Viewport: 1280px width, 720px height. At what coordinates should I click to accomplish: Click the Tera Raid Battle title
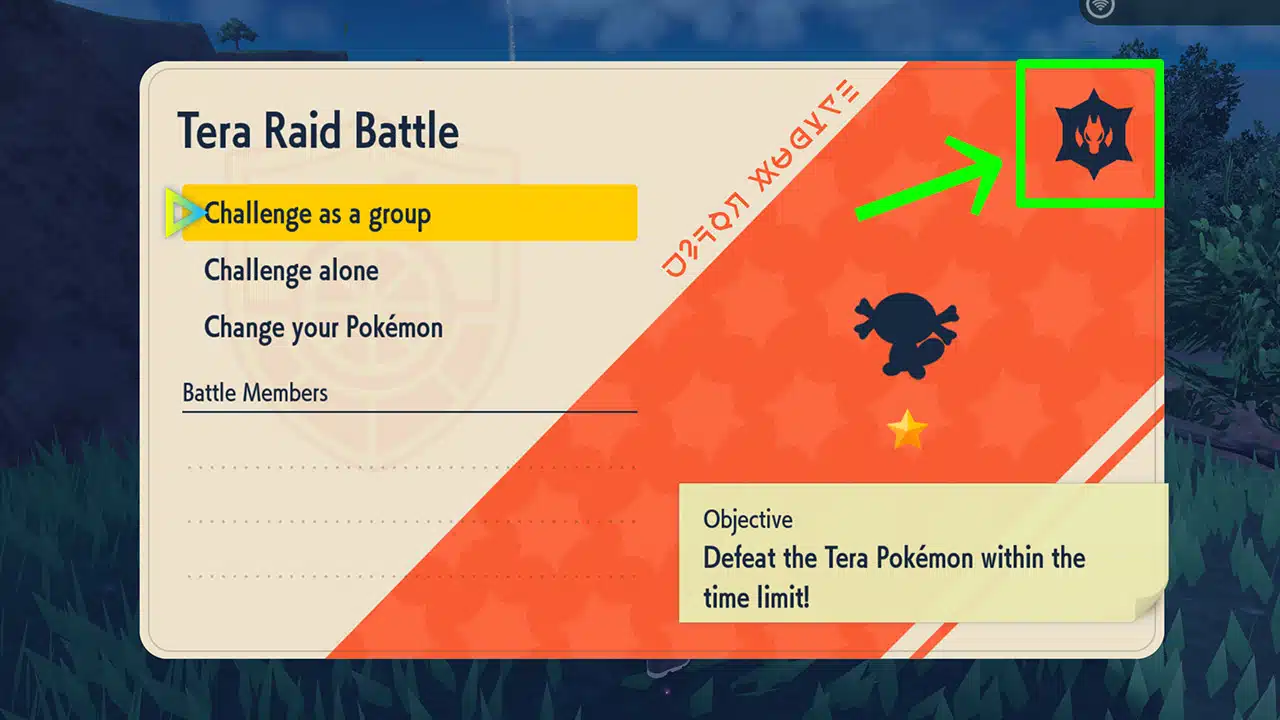coord(318,130)
